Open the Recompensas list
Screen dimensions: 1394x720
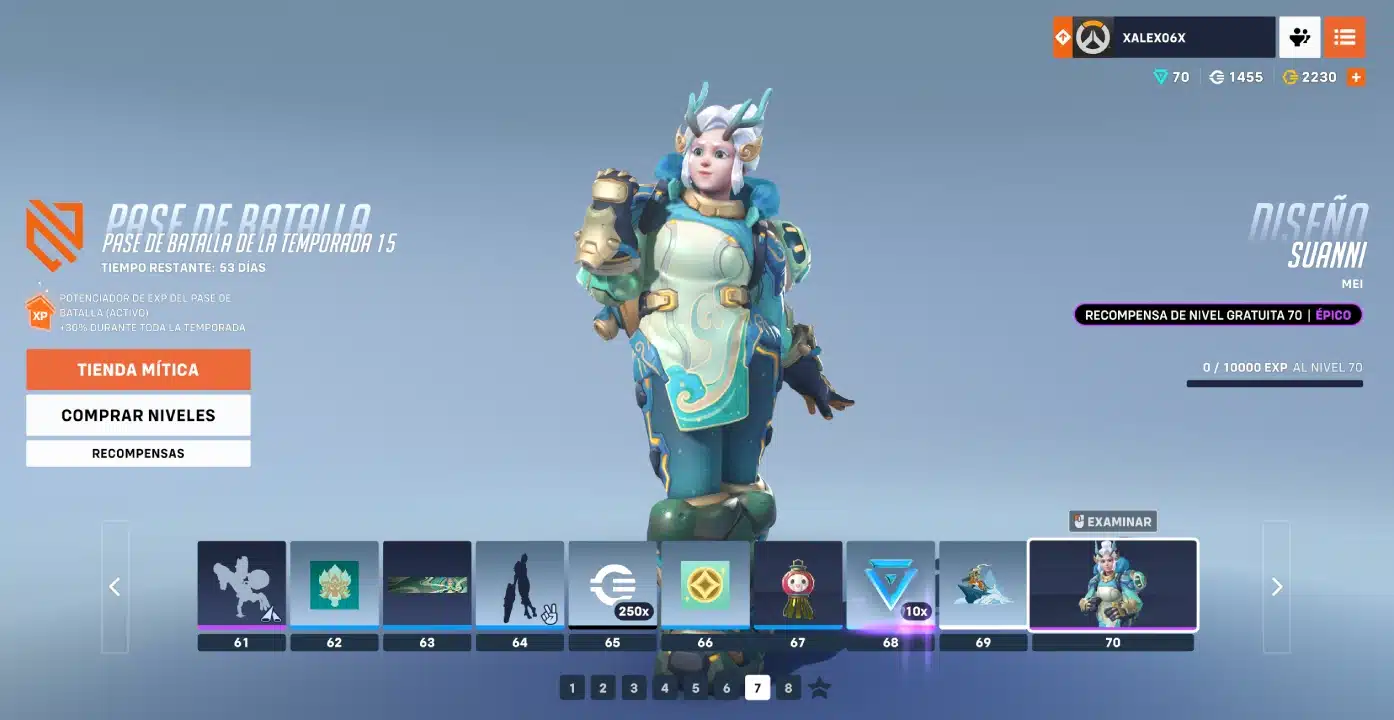tap(138, 453)
